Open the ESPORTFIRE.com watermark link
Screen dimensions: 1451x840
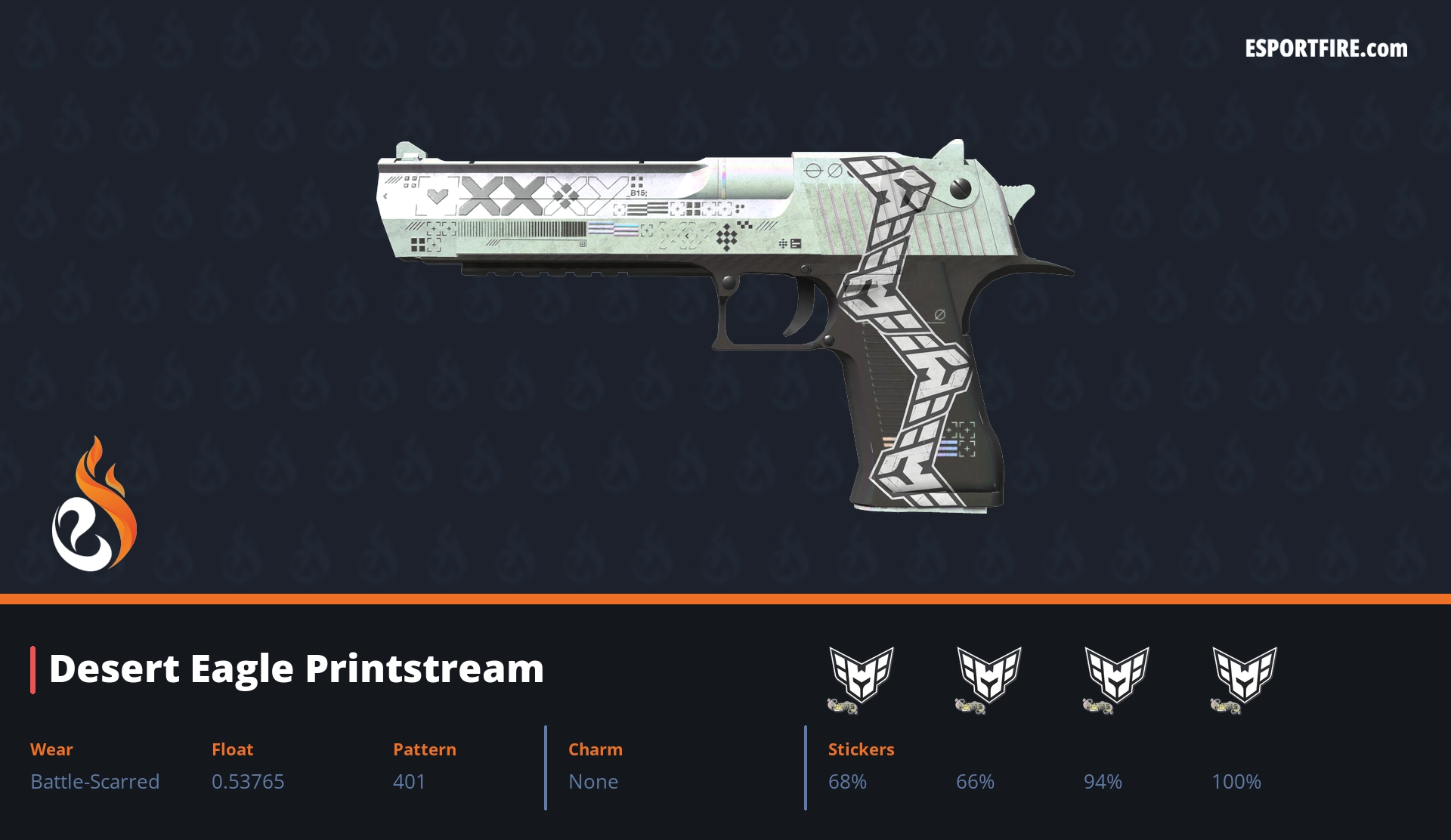[x=1326, y=49]
